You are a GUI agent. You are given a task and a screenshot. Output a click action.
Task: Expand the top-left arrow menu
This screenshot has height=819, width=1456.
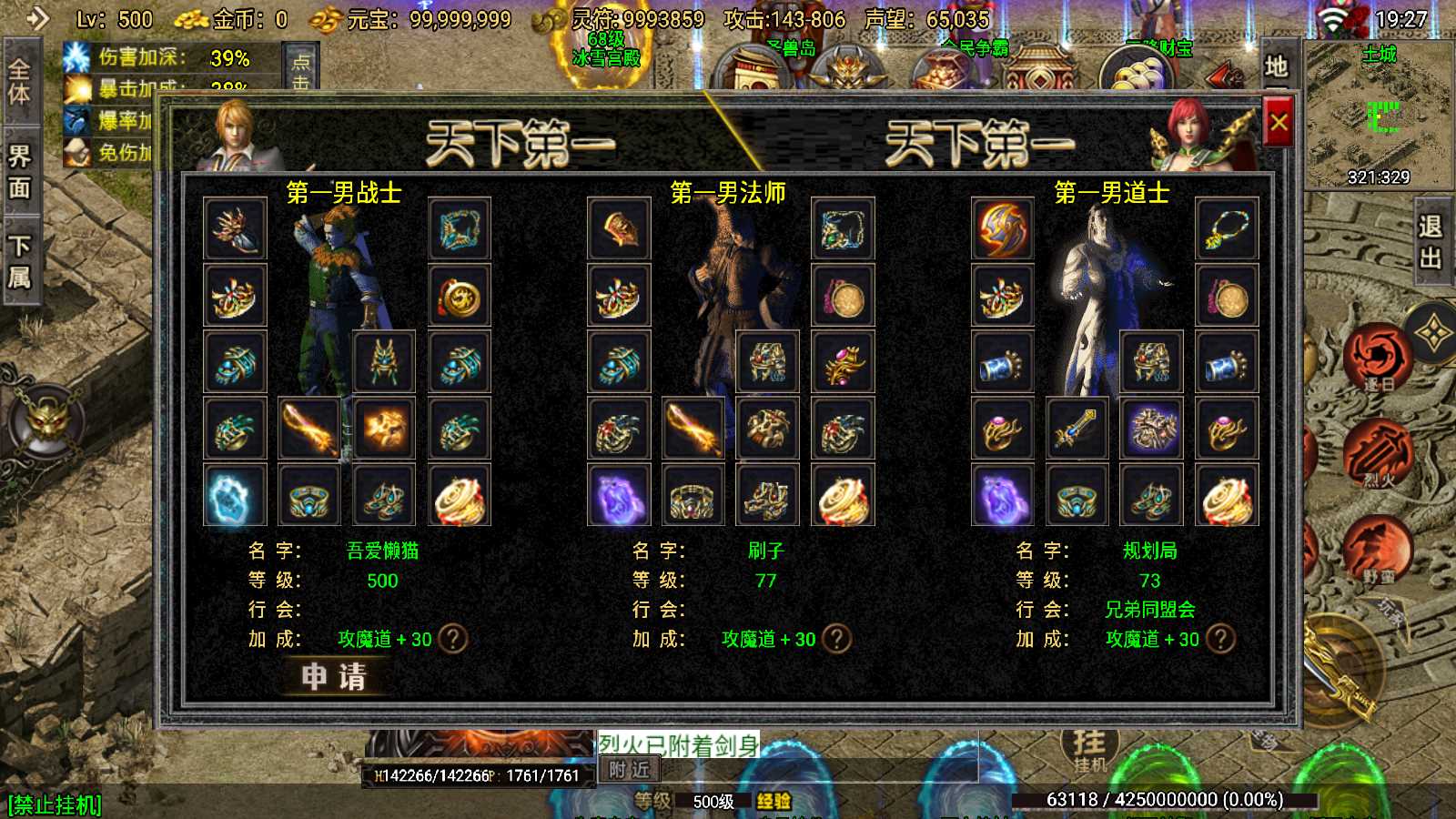coord(38,18)
